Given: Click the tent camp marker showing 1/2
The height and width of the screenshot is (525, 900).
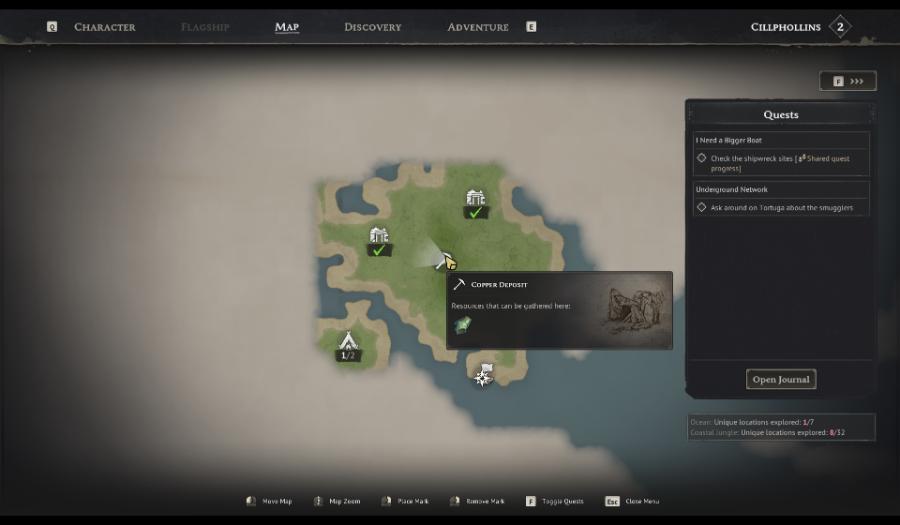Looking at the screenshot, I should tap(348, 342).
